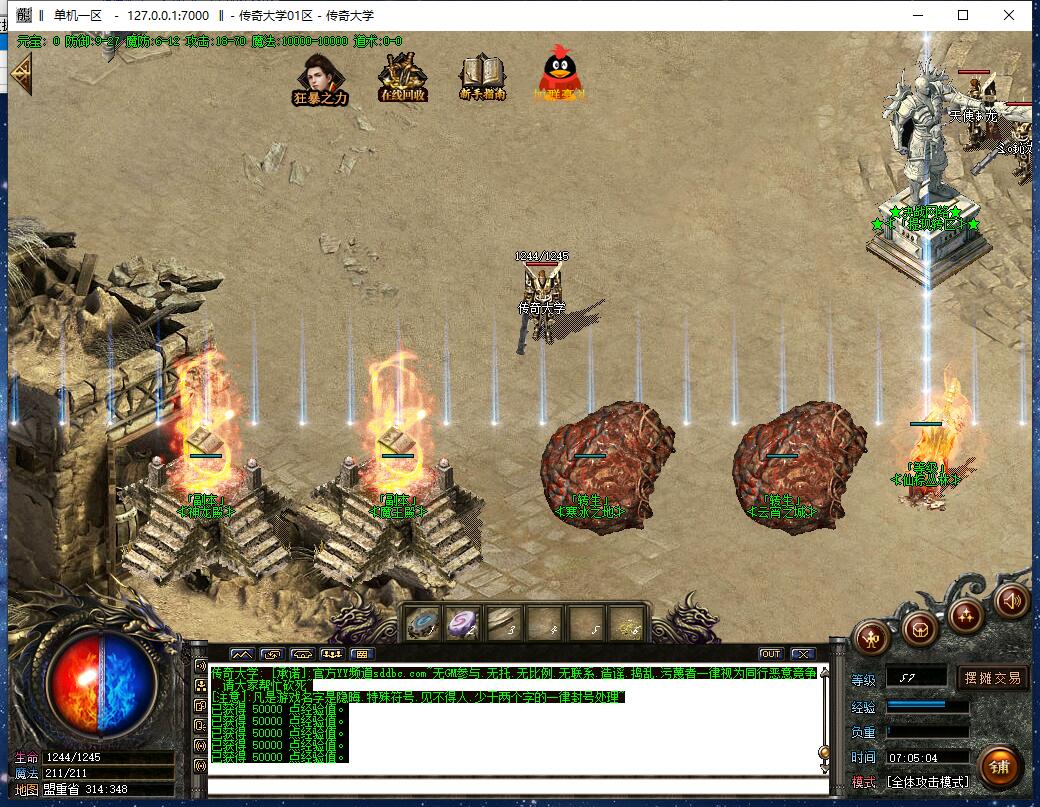Click the OUT button above chat
1040x807 pixels.
[x=770, y=654]
